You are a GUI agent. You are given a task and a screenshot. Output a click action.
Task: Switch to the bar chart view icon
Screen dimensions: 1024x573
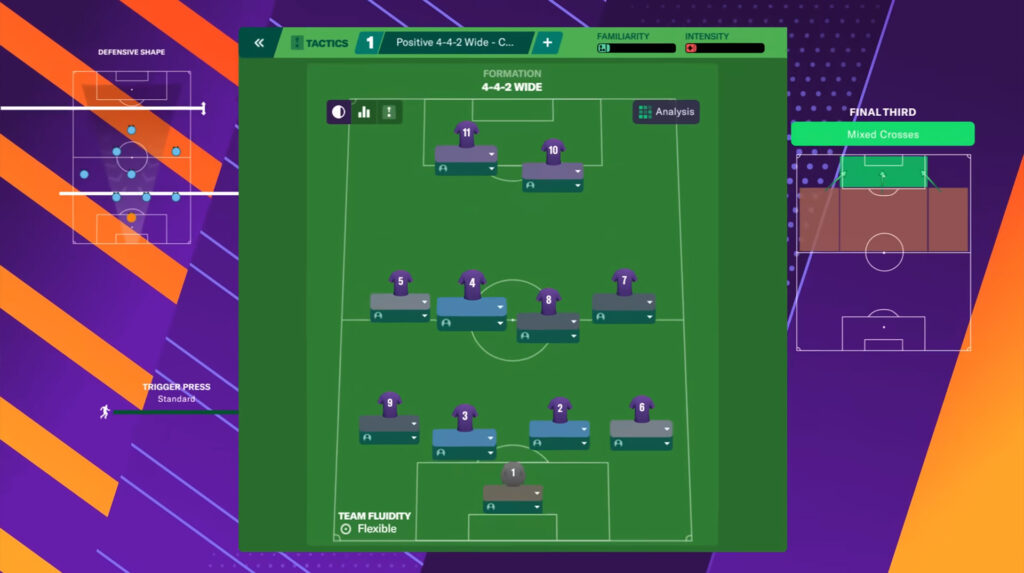(x=364, y=112)
